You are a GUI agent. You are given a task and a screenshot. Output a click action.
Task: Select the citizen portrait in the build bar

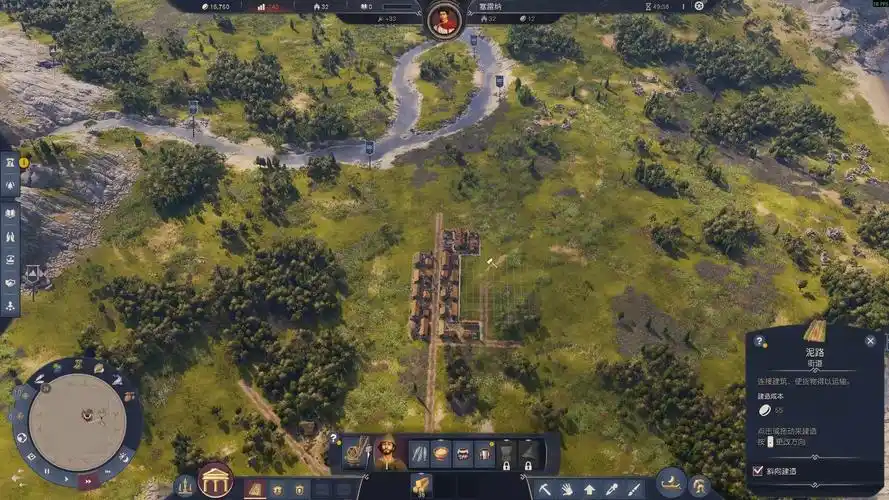point(384,453)
